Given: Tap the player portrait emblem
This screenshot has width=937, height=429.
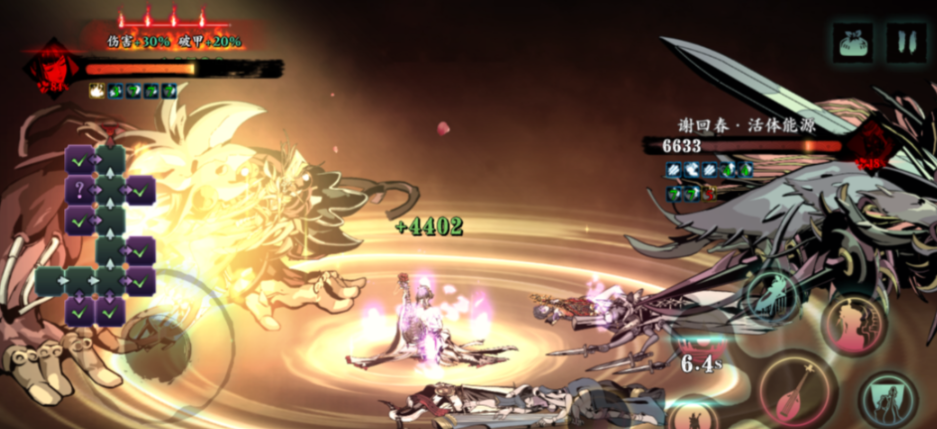Looking at the screenshot, I should tap(45, 70).
